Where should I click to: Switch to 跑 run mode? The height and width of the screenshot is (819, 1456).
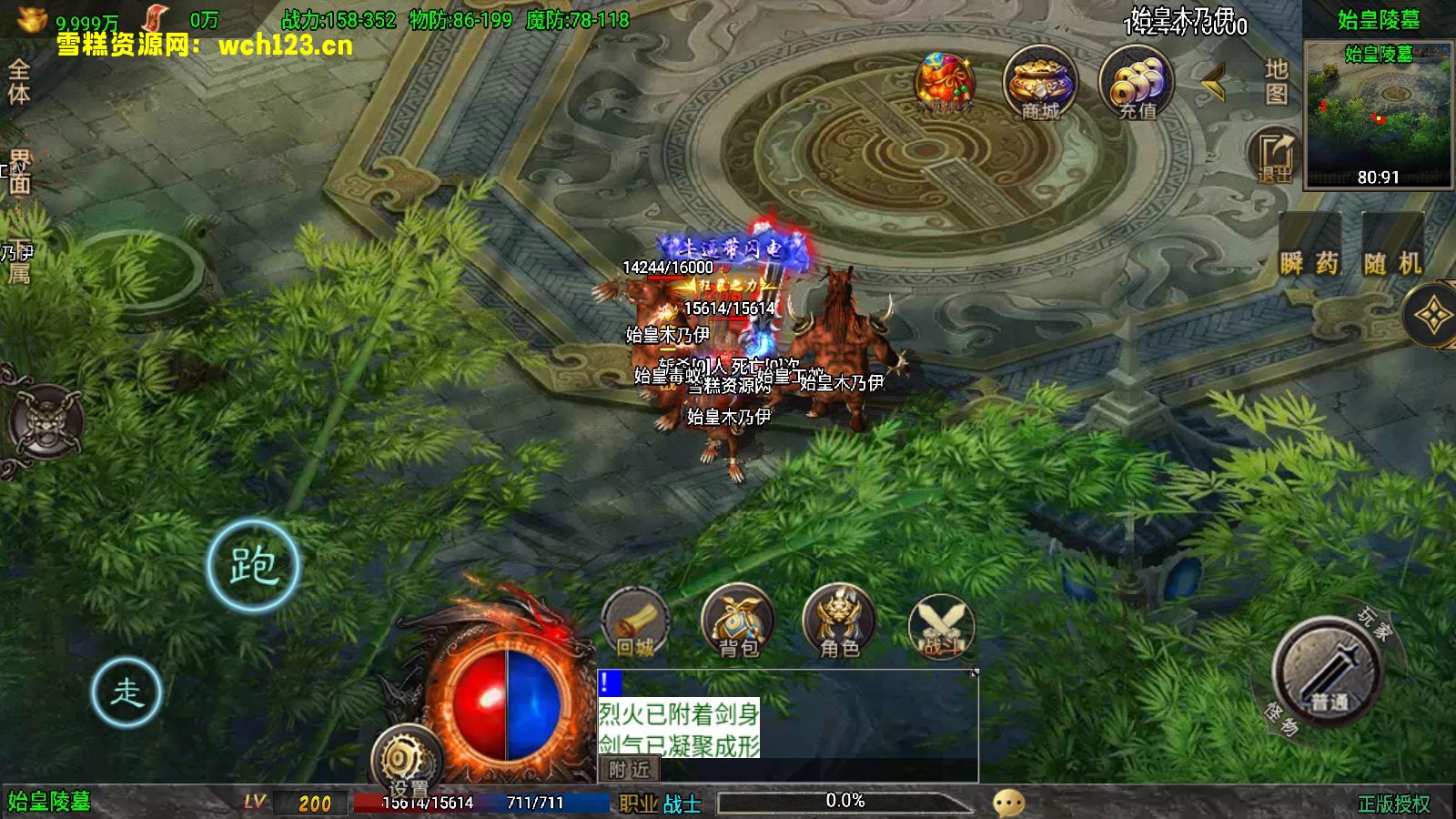coord(253,565)
